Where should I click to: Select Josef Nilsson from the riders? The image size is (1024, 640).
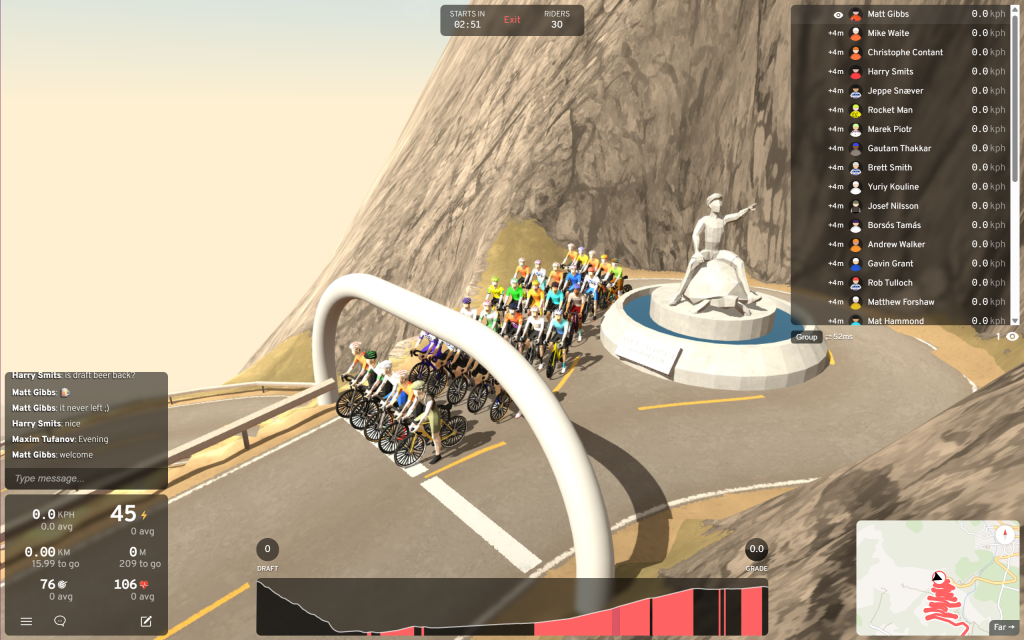tap(893, 206)
